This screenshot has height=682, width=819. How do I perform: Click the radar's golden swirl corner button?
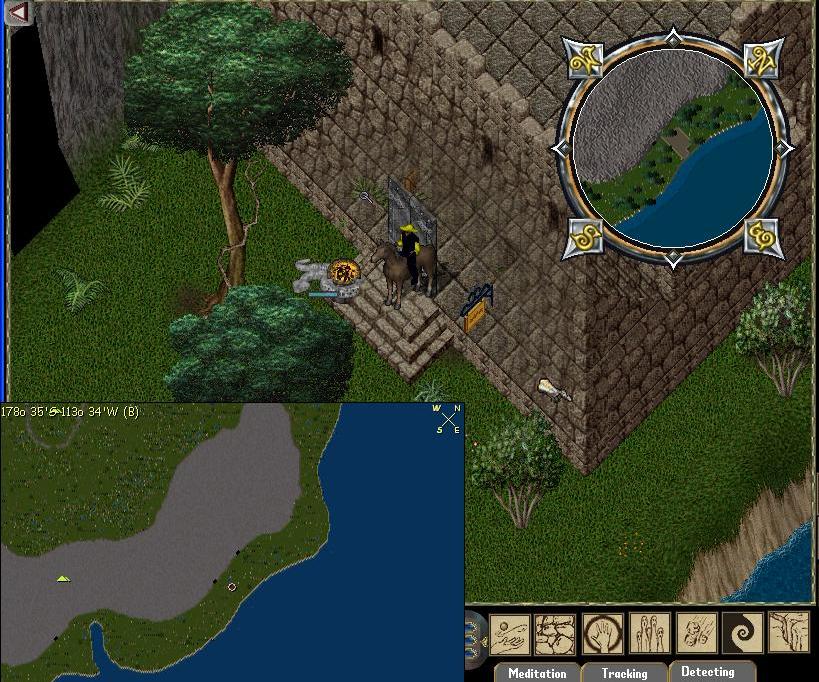pos(763,239)
